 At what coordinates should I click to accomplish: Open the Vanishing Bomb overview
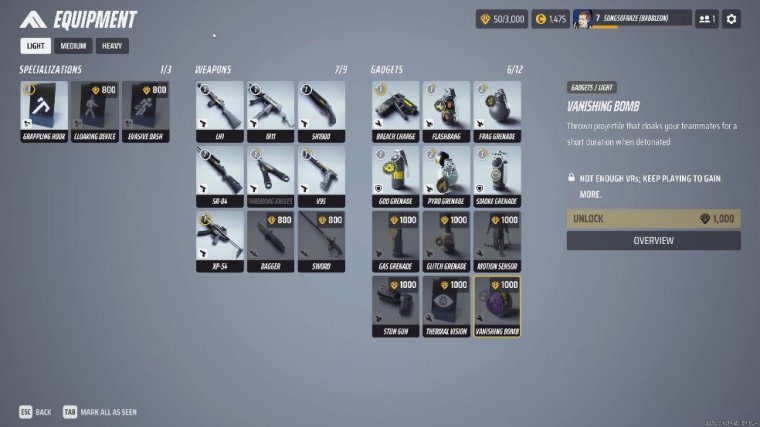tap(653, 240)
